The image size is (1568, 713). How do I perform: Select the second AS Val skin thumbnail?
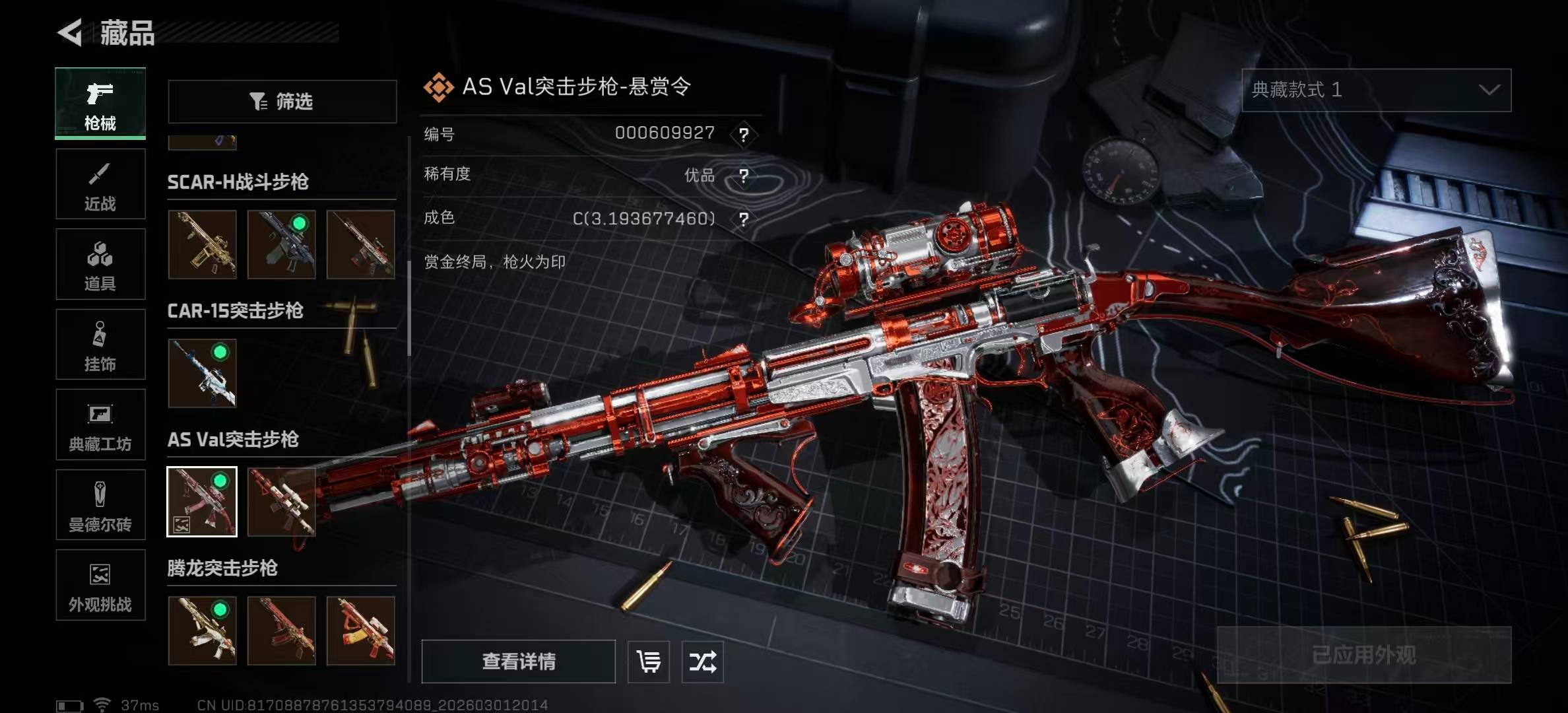point(282,502)
